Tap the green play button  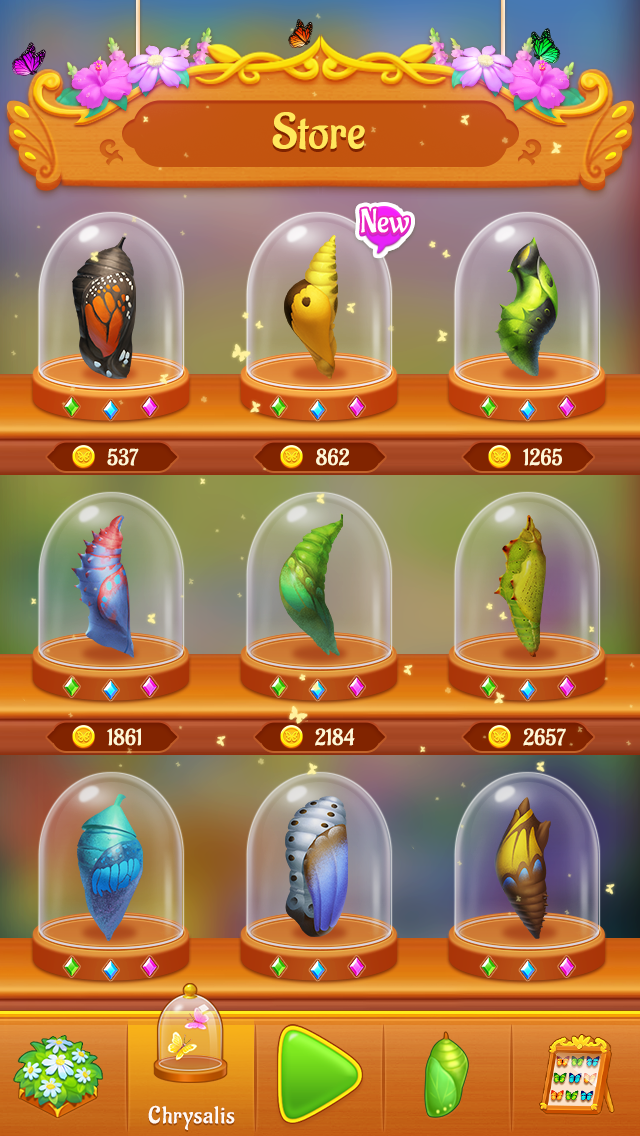point(318,1074)
